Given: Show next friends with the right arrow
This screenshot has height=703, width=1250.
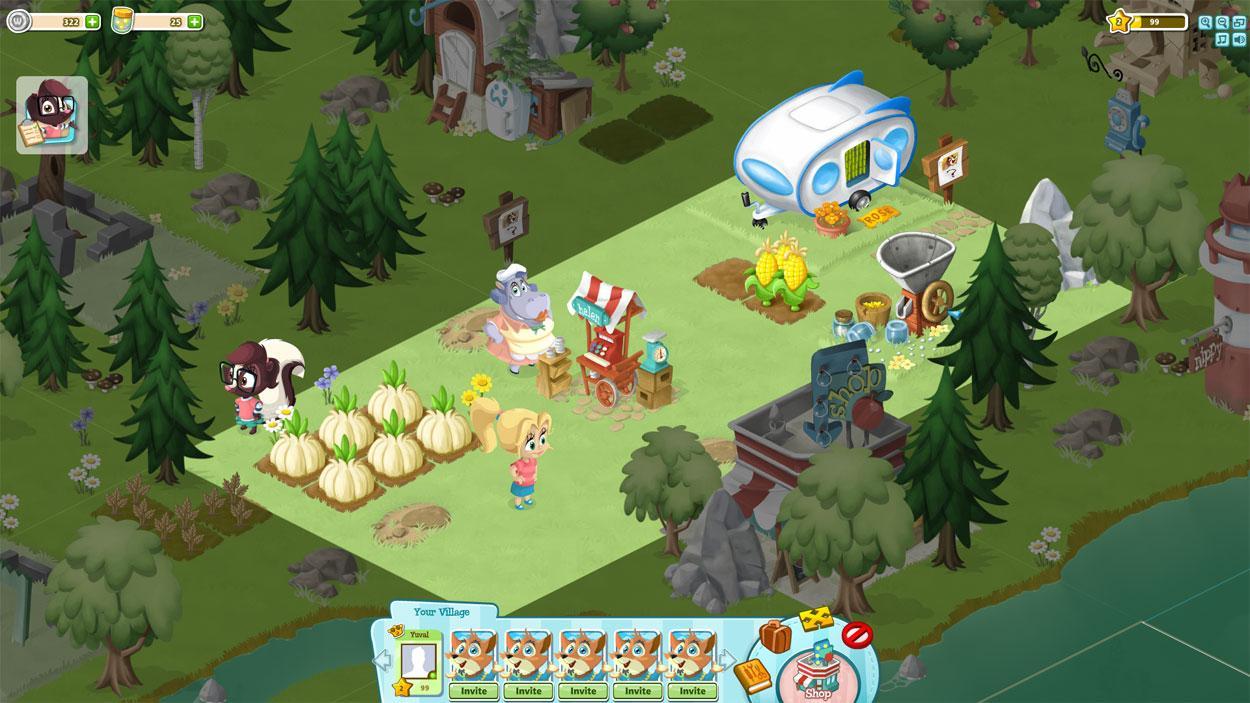Looking at the screenshot, I should coord(728,661).
